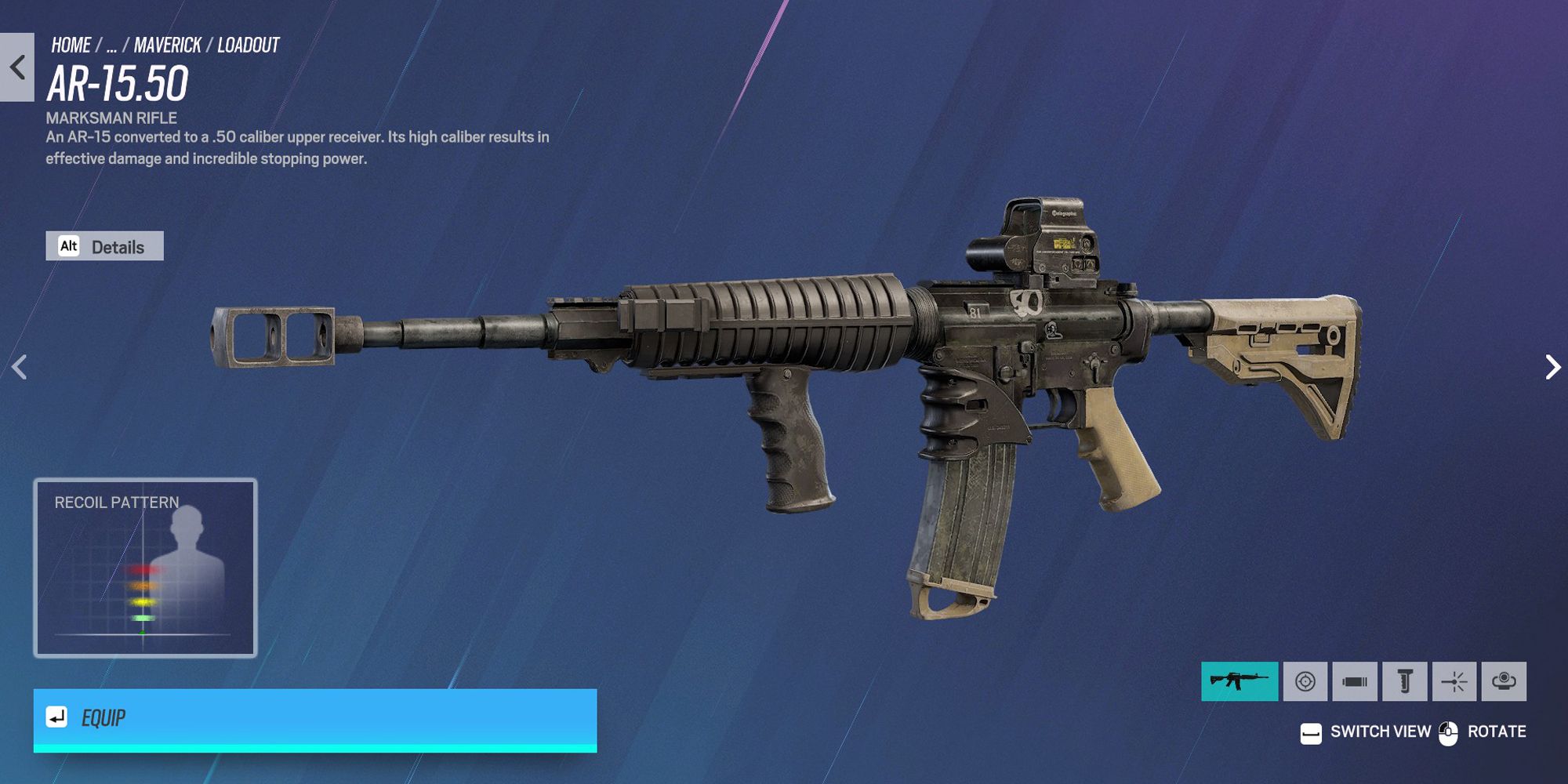Advance to next weapon with right chevron
The image size is (1568, 784).
(x=1552, y=367)
